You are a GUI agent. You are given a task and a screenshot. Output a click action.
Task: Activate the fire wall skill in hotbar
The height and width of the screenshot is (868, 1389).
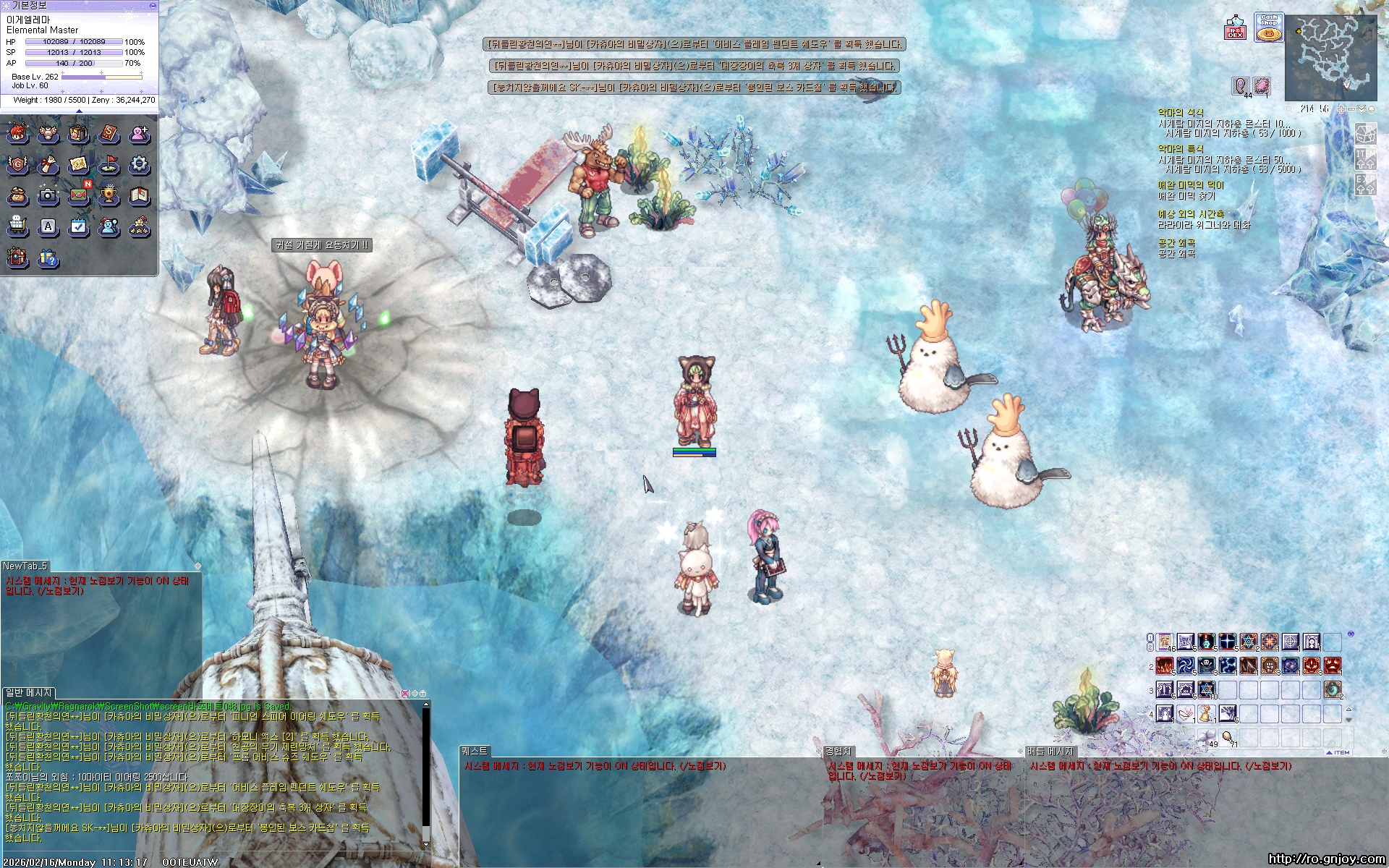coord(1164,665)
